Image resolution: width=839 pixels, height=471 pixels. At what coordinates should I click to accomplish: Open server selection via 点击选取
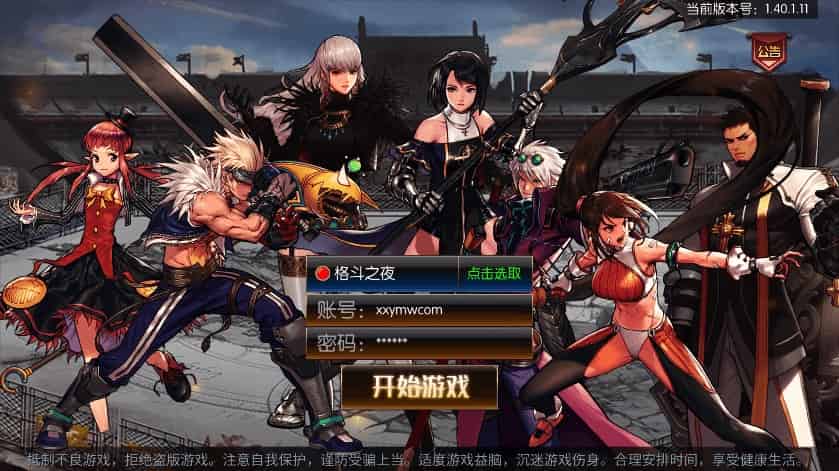pos(494,273)
